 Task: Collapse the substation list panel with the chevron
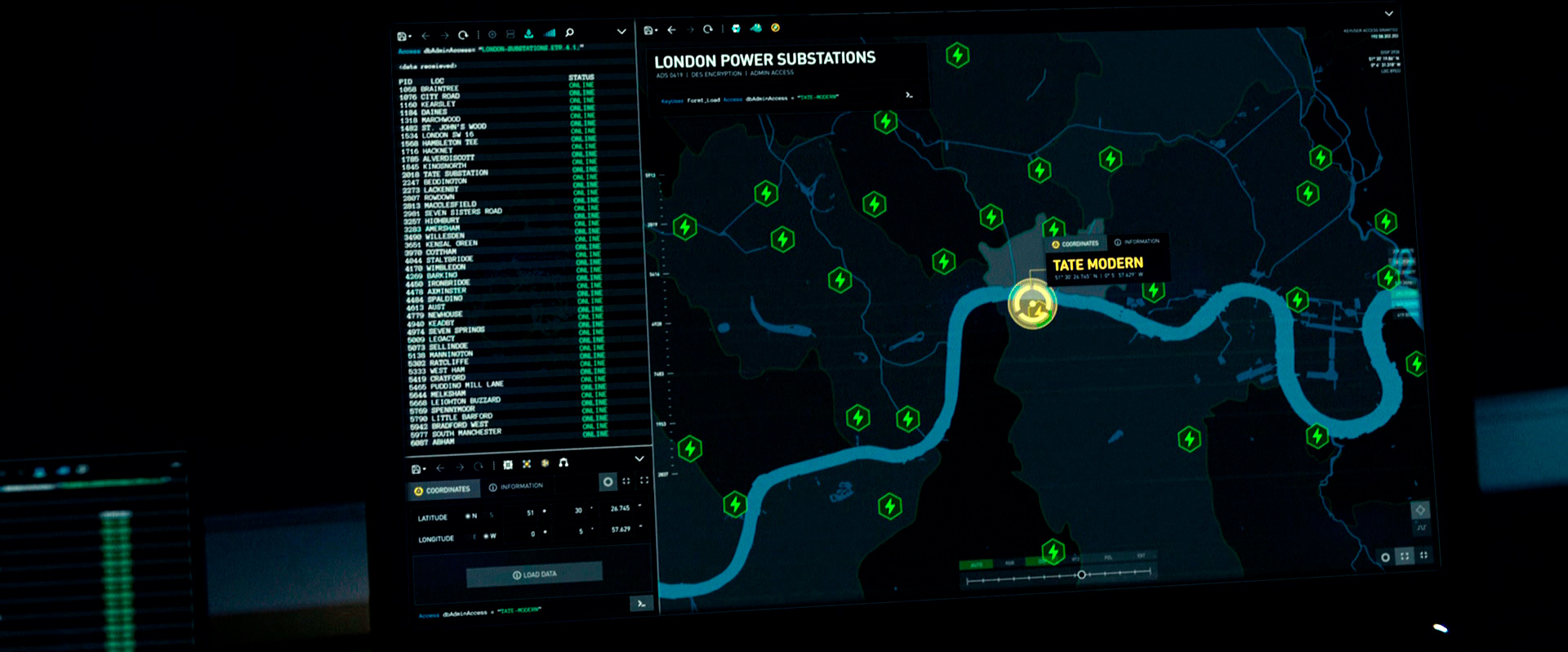tap(621, 32)
